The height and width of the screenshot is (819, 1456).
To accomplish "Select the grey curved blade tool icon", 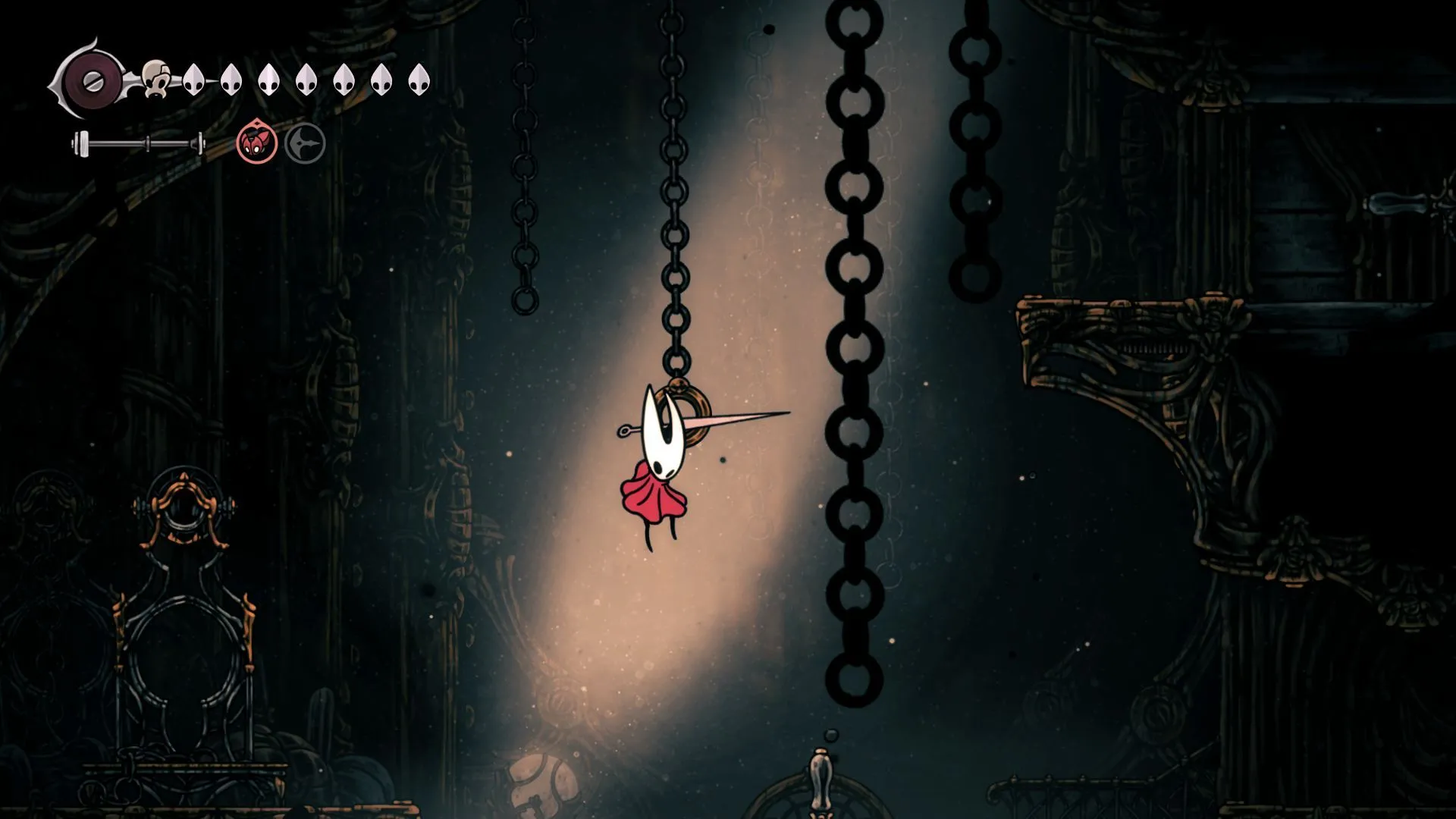I will [305, 143].
